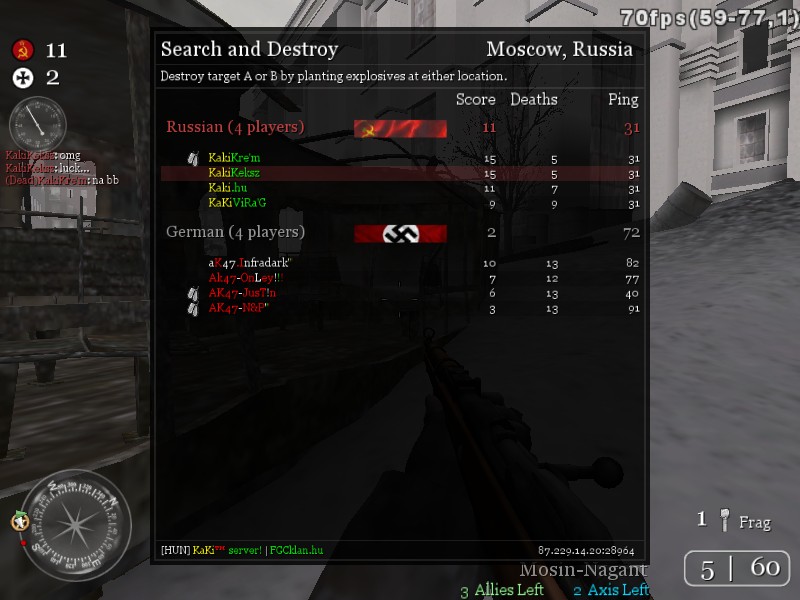Choose the Kaki.hu scoreboard entry
Screen dimensions: 800x600
228,188
